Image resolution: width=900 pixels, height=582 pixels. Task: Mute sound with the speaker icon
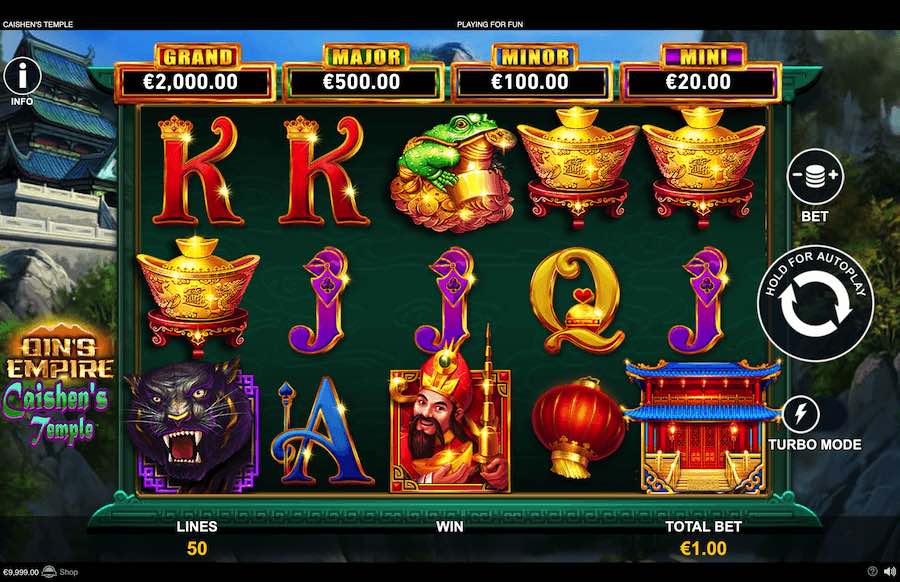click(888, 572)
